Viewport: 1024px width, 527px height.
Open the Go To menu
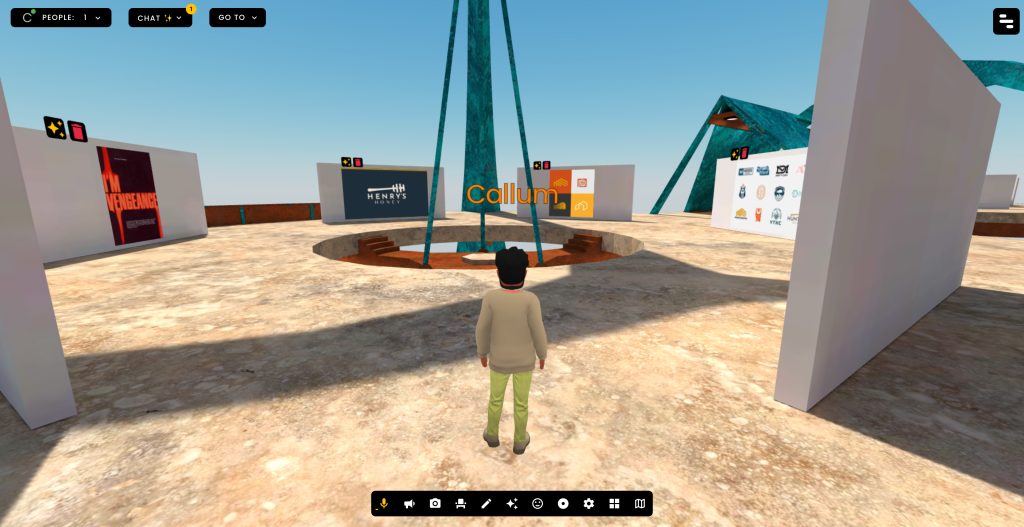[x=237, y=18]
